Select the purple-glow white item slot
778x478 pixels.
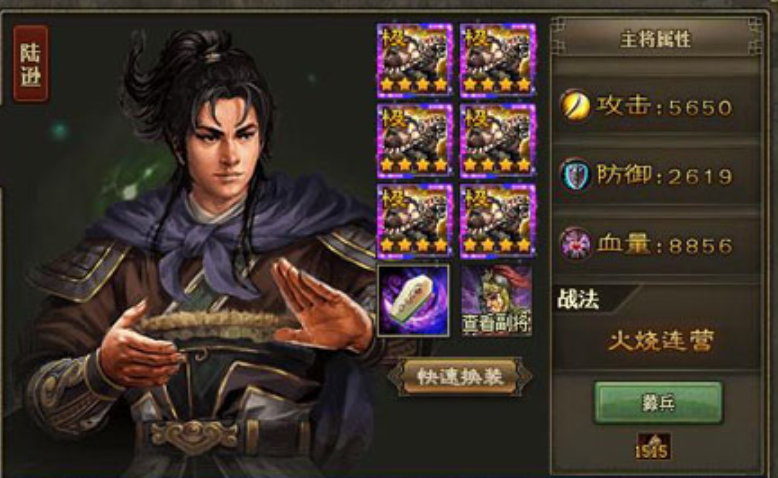pyautogui.click(x=414, y=300)
